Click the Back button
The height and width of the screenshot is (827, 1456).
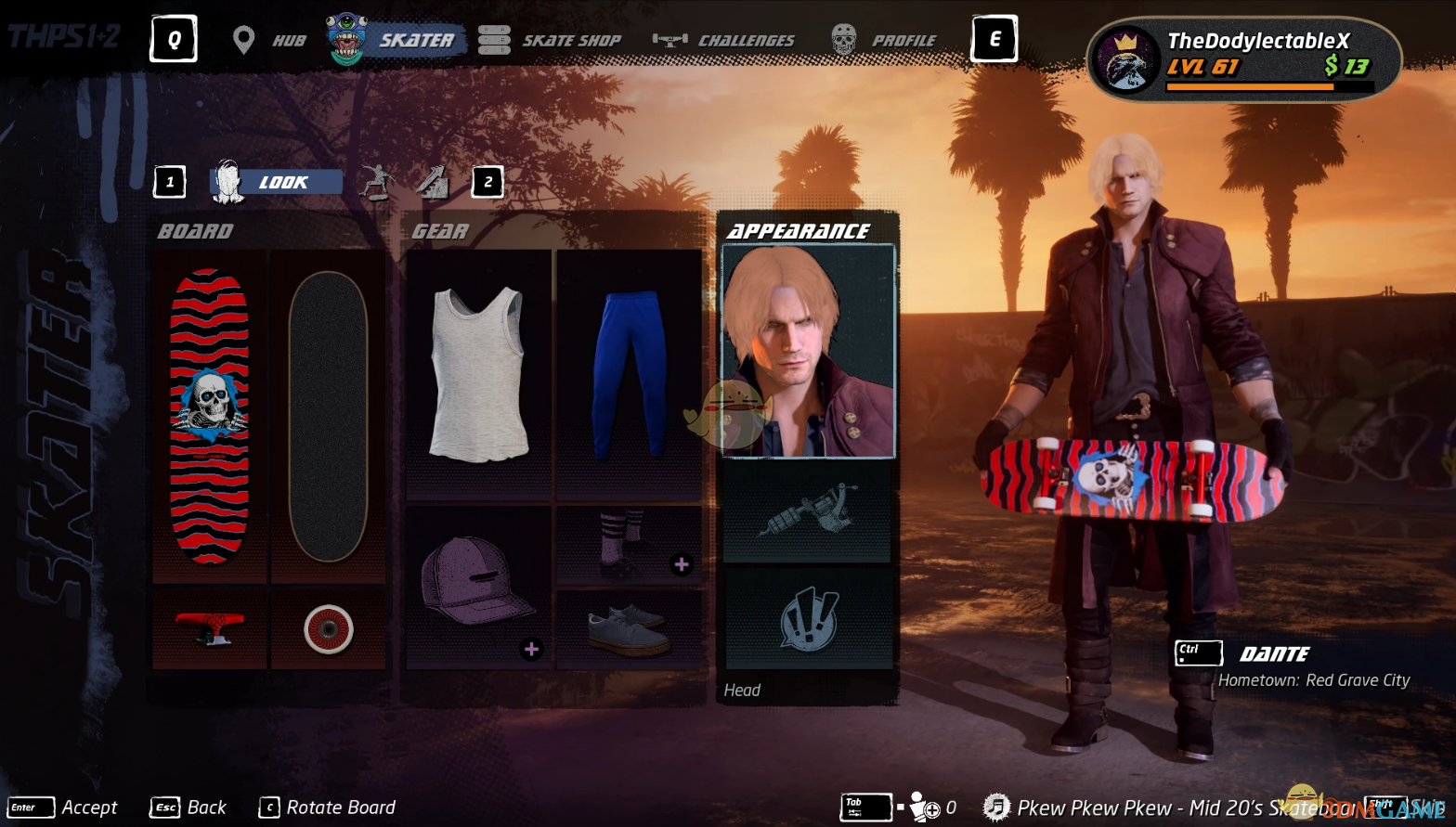(188, 808)
